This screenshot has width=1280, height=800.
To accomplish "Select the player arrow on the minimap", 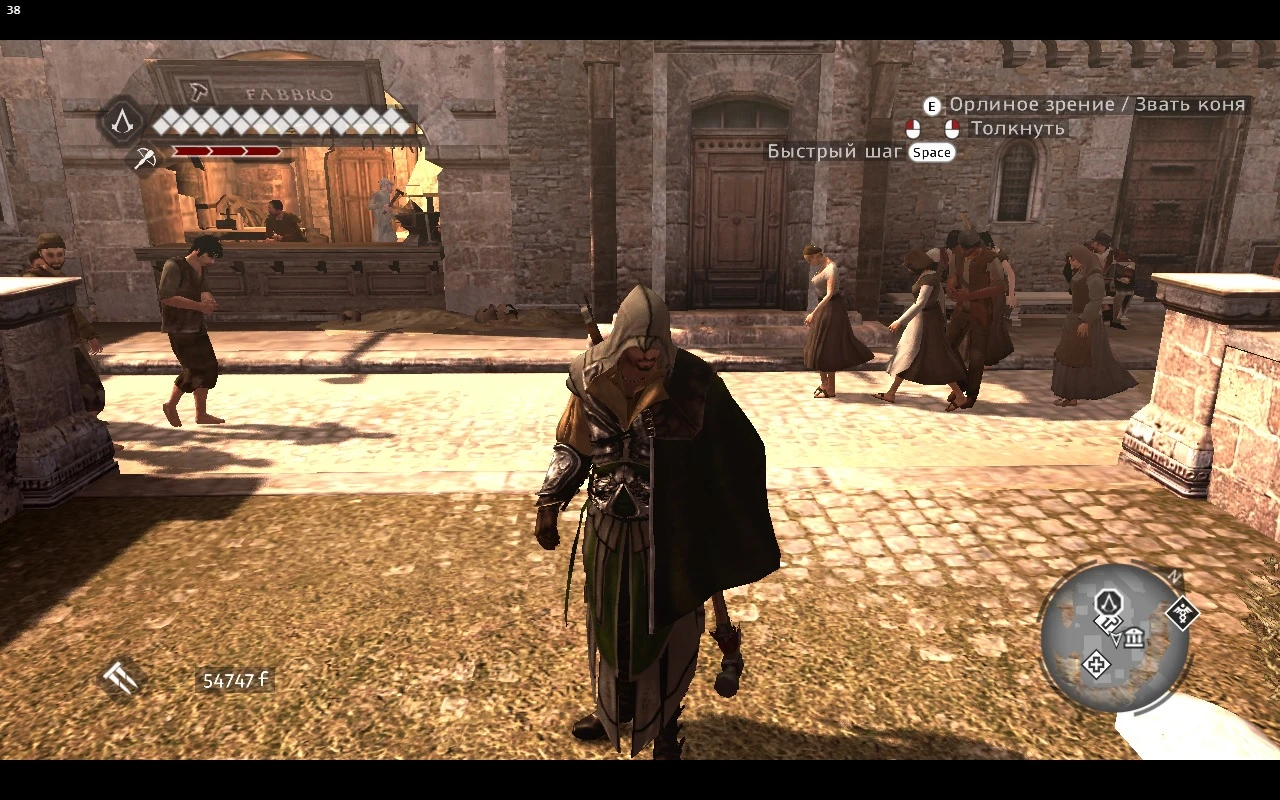I will [1115, 638].
